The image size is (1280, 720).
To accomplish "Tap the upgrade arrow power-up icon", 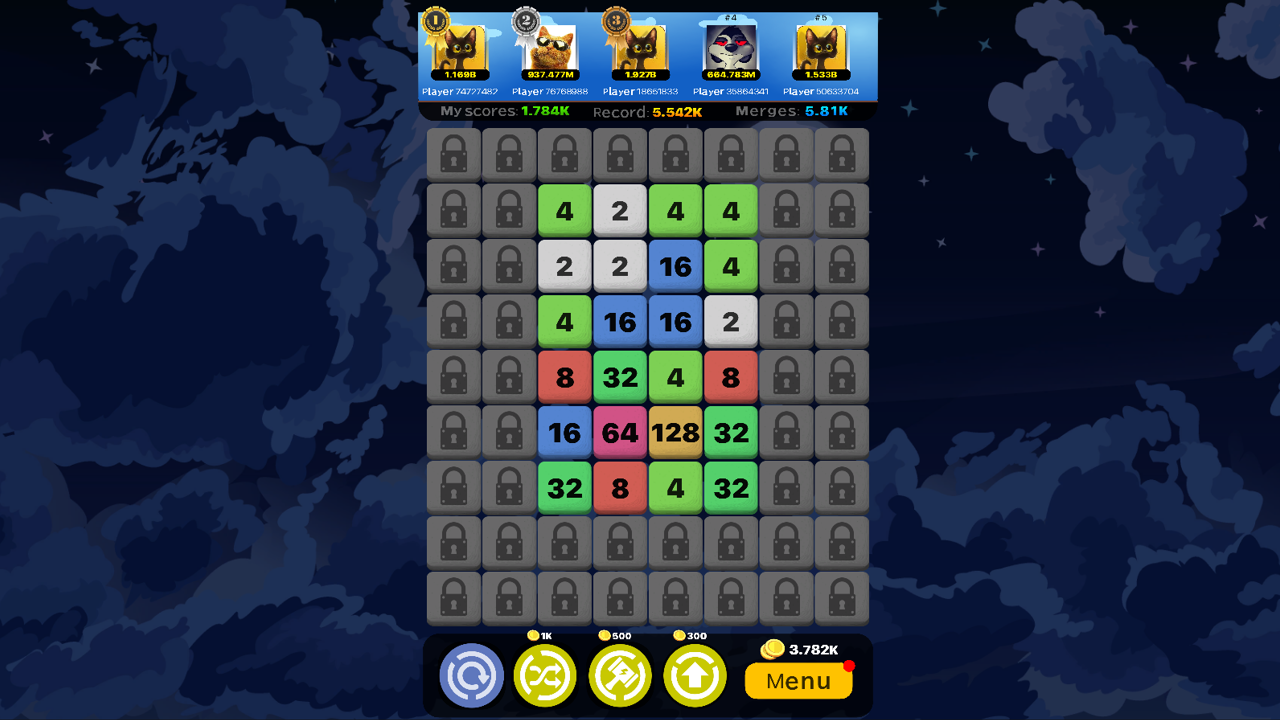I will pos(695,676).
